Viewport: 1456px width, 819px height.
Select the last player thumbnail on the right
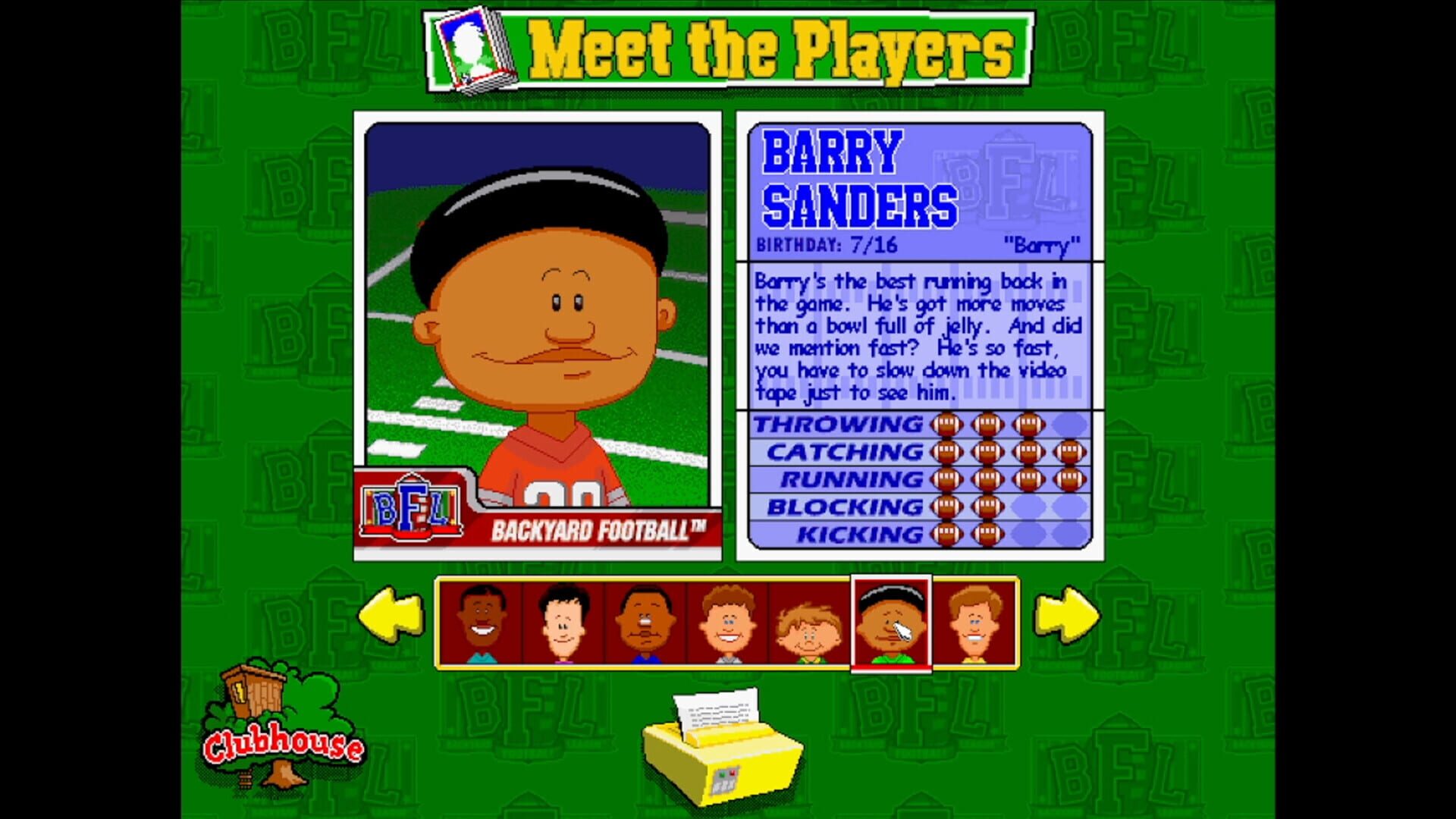click(974, 623)
